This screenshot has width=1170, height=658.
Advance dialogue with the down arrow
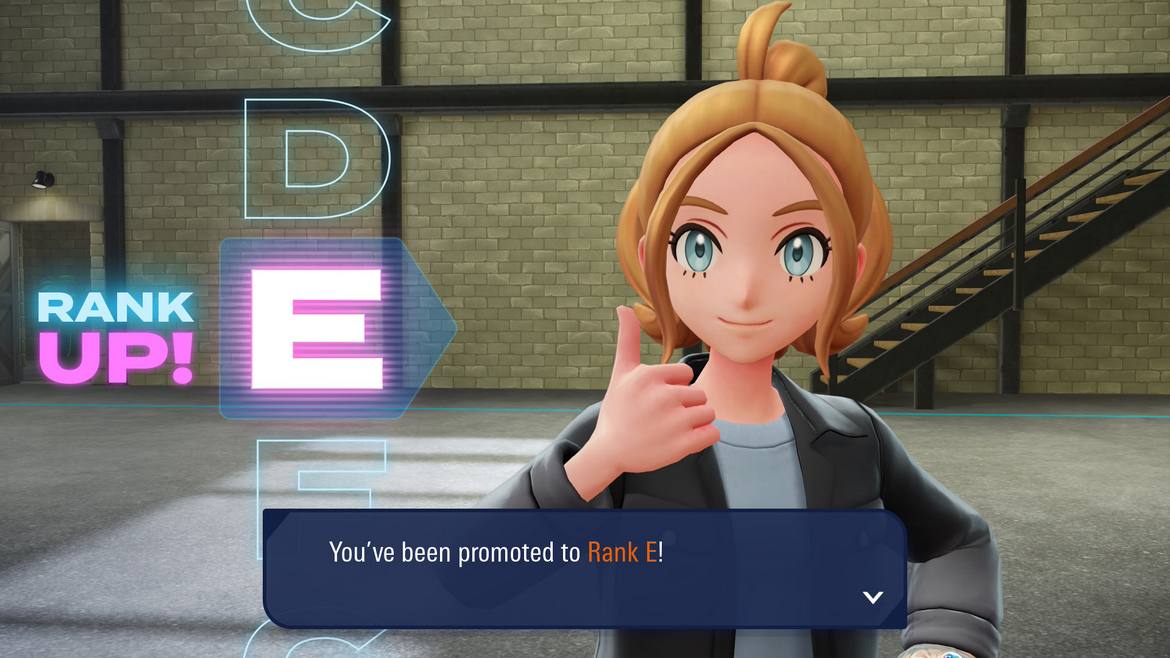click(x=872, y=597)
